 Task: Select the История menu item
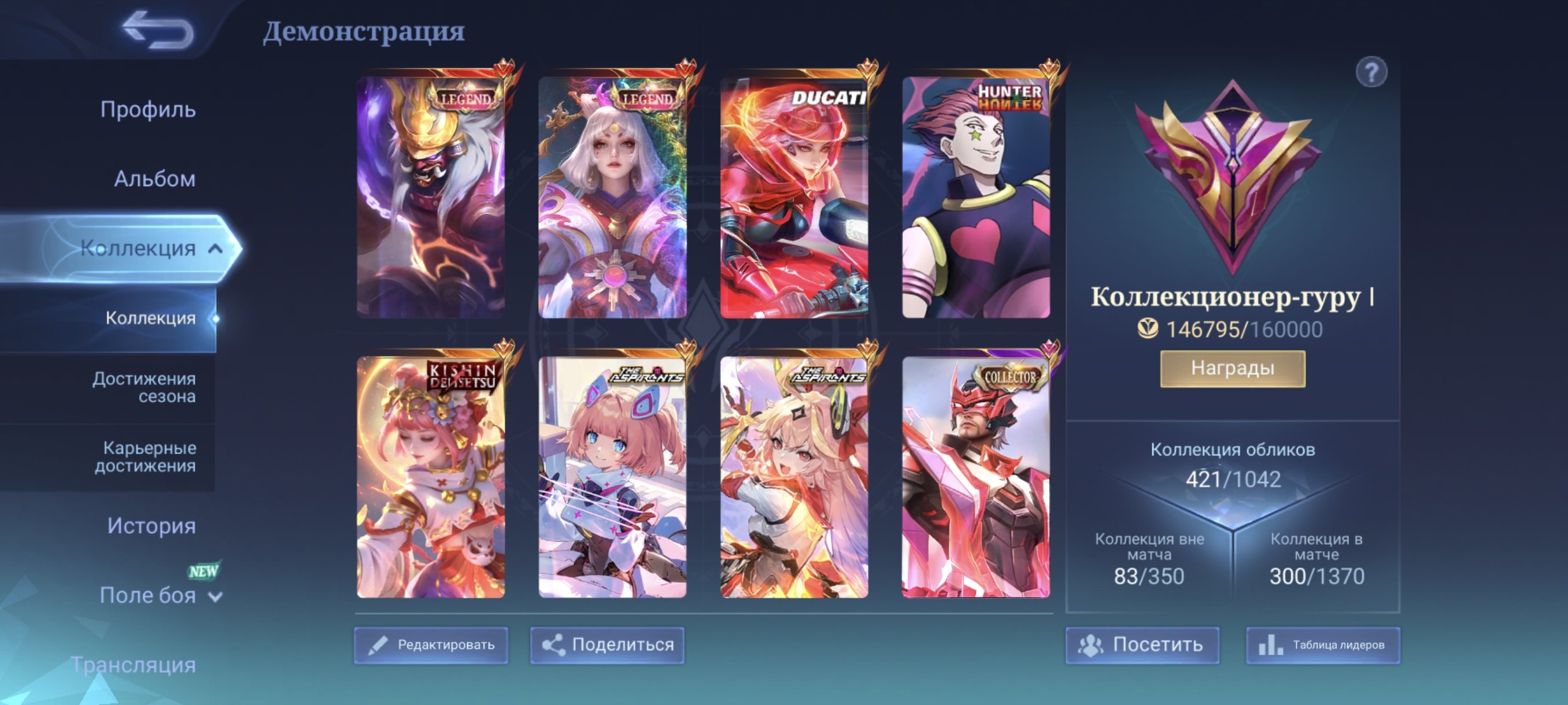tap(151, 525)
